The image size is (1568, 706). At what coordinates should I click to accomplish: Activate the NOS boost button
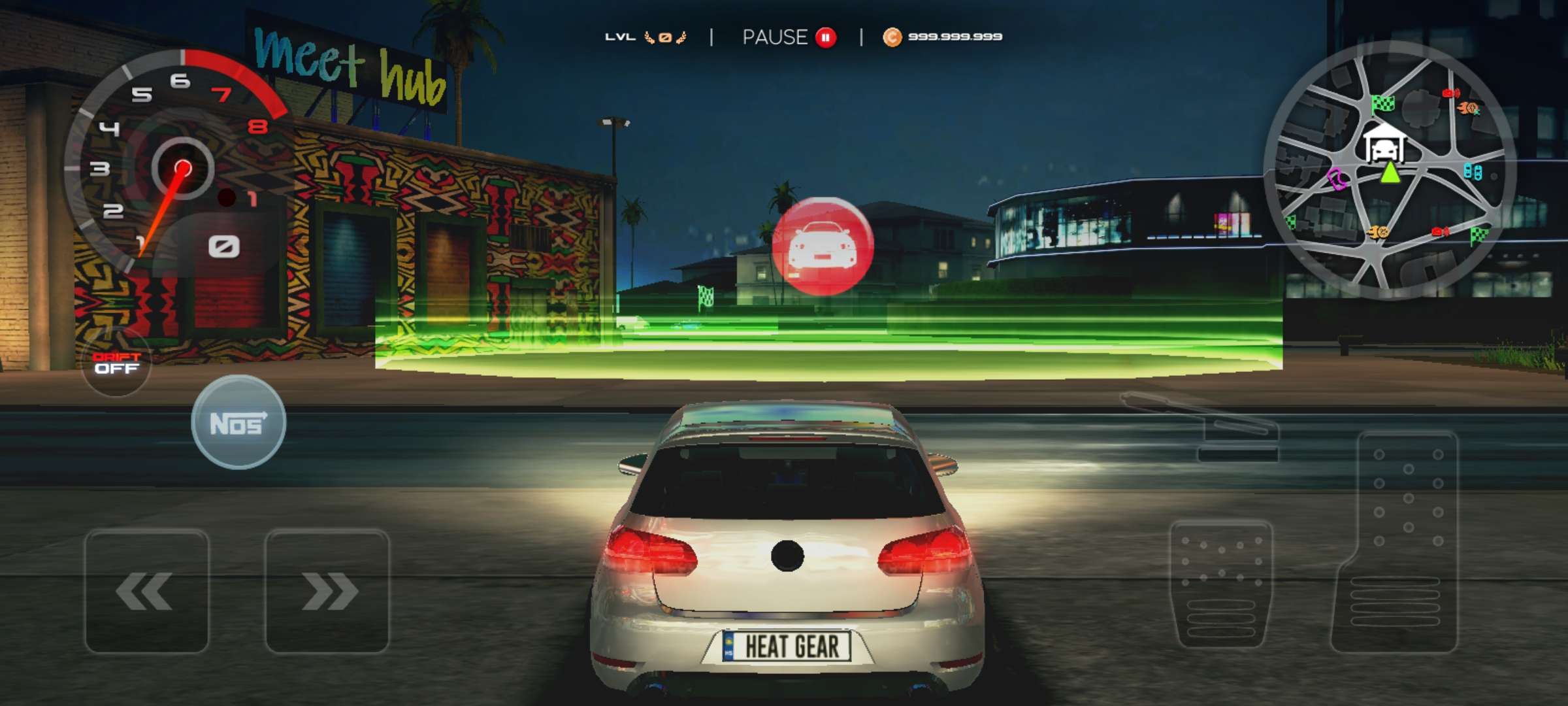point(238,422)
